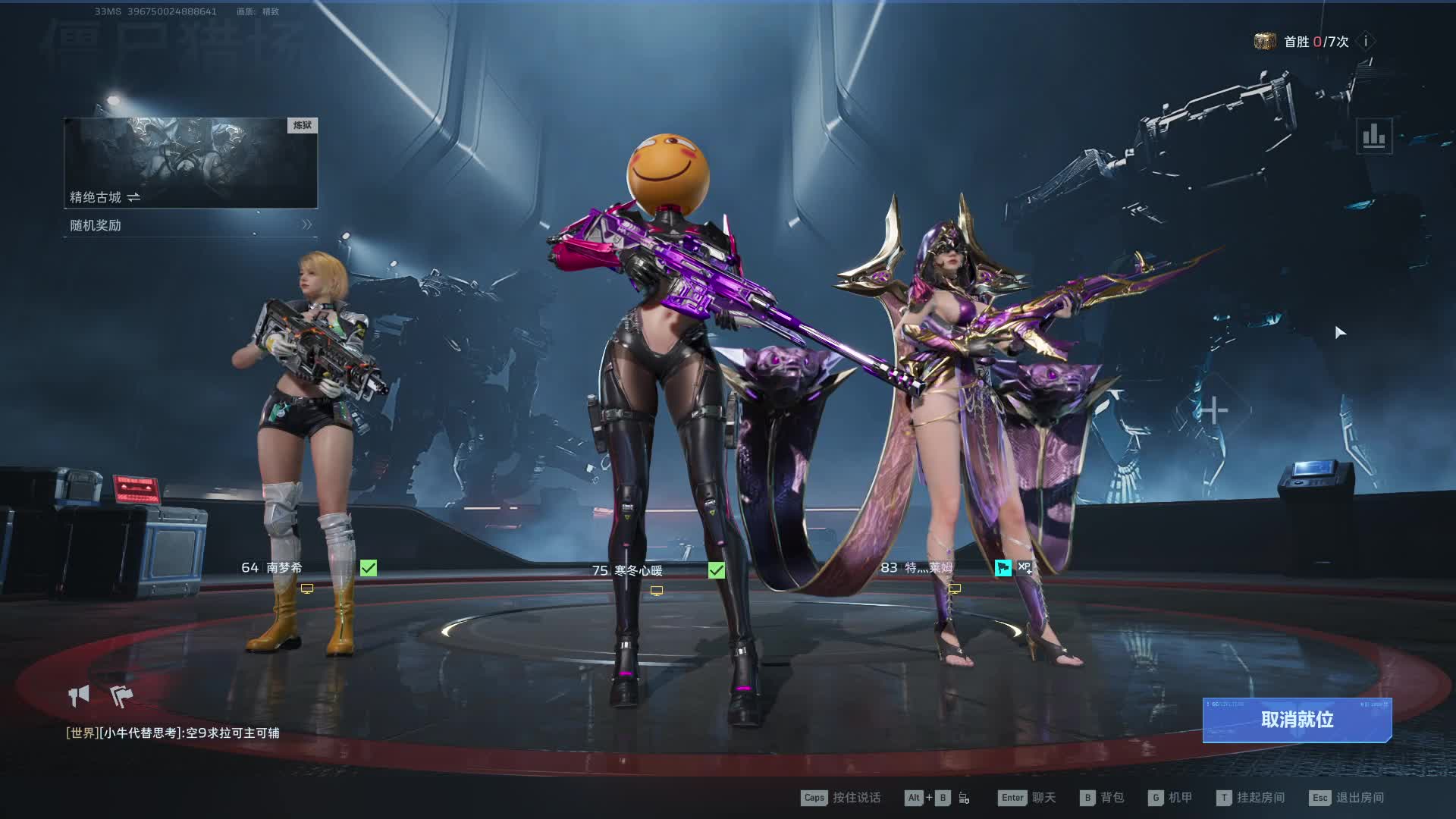
Task: Open the first-win info icon
Action: [1366, 42]
